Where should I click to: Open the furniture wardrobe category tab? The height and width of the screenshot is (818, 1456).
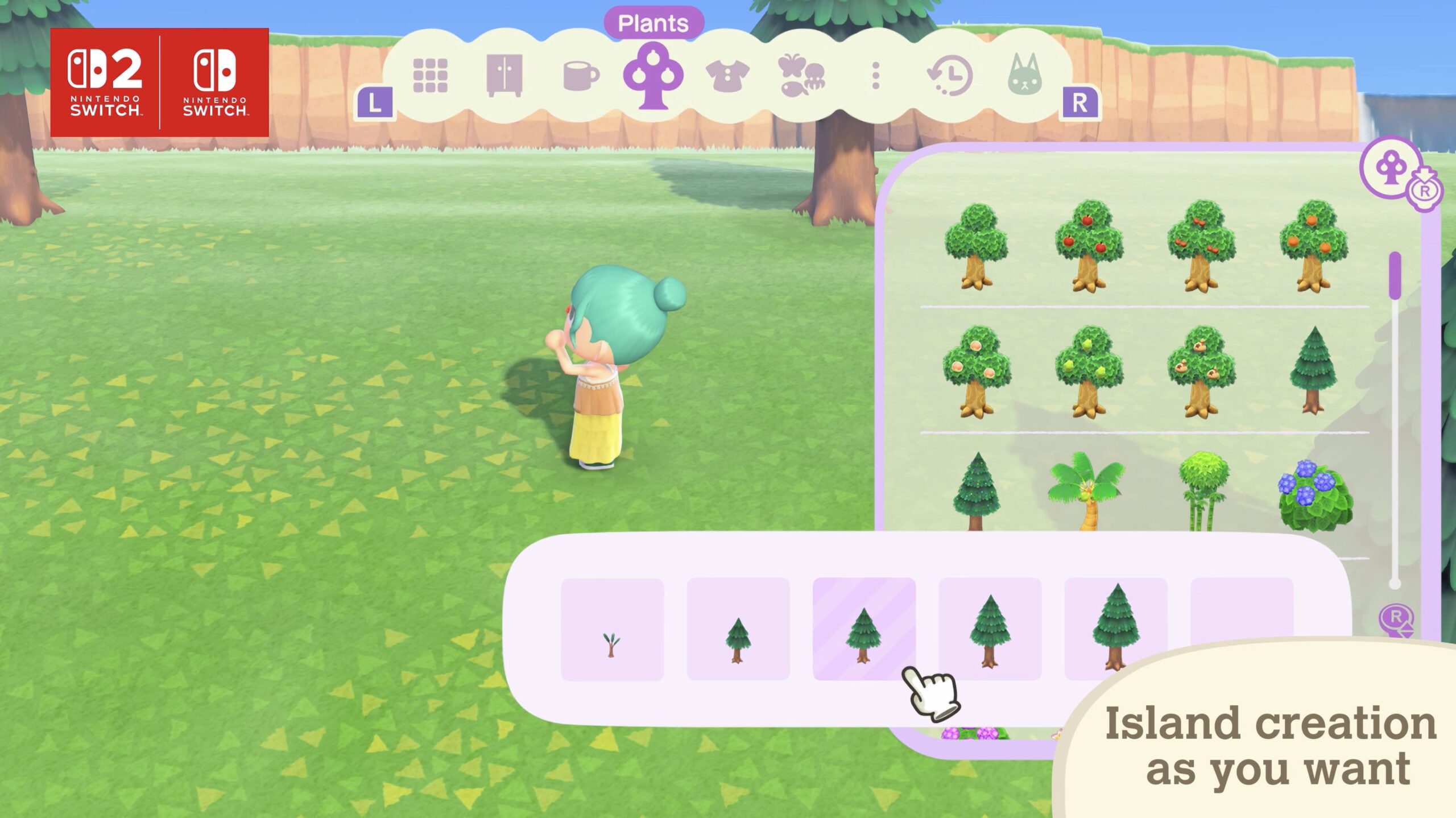point(504,76)
